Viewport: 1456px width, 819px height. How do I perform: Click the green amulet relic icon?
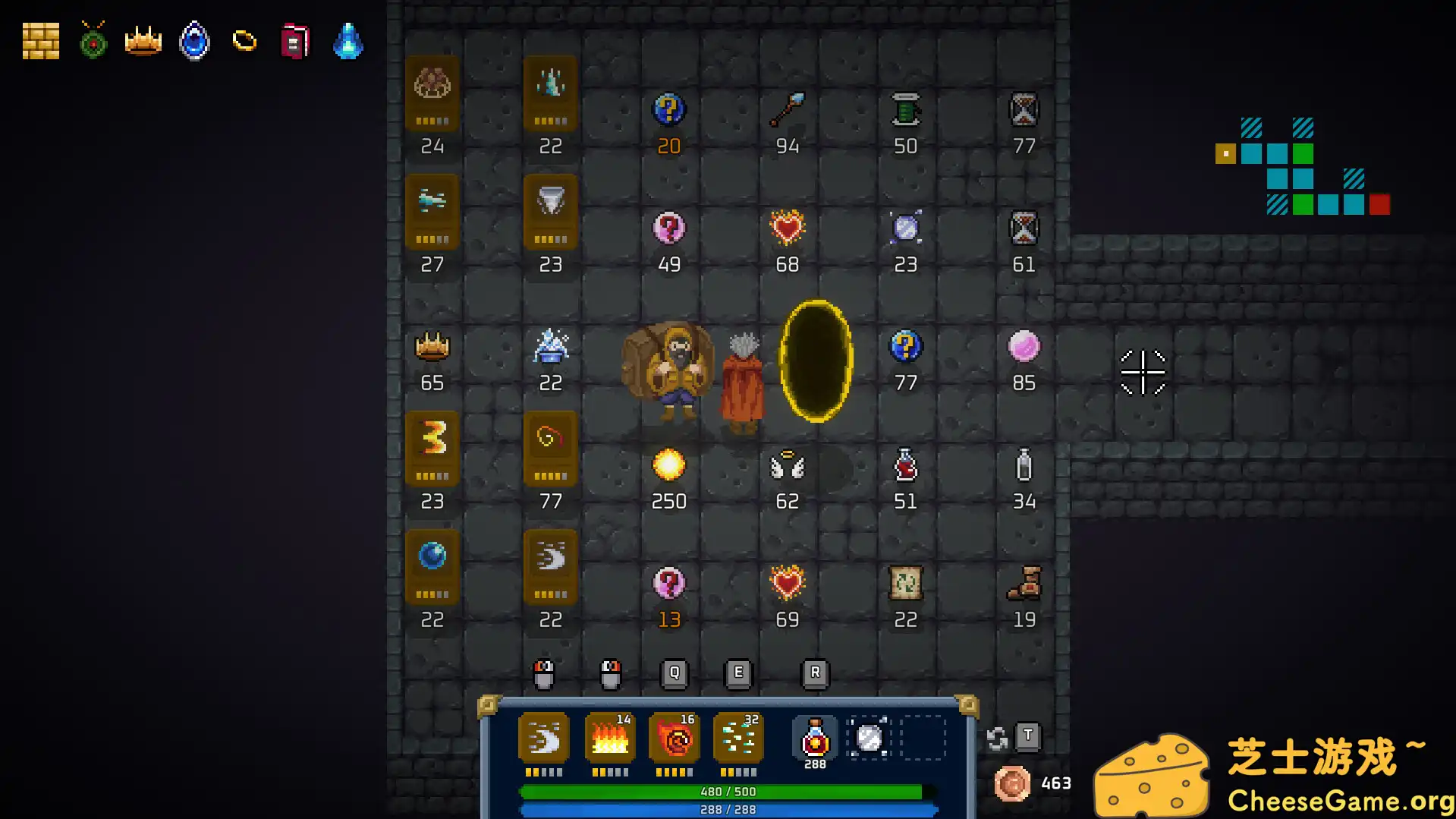(x=93, y=41)
